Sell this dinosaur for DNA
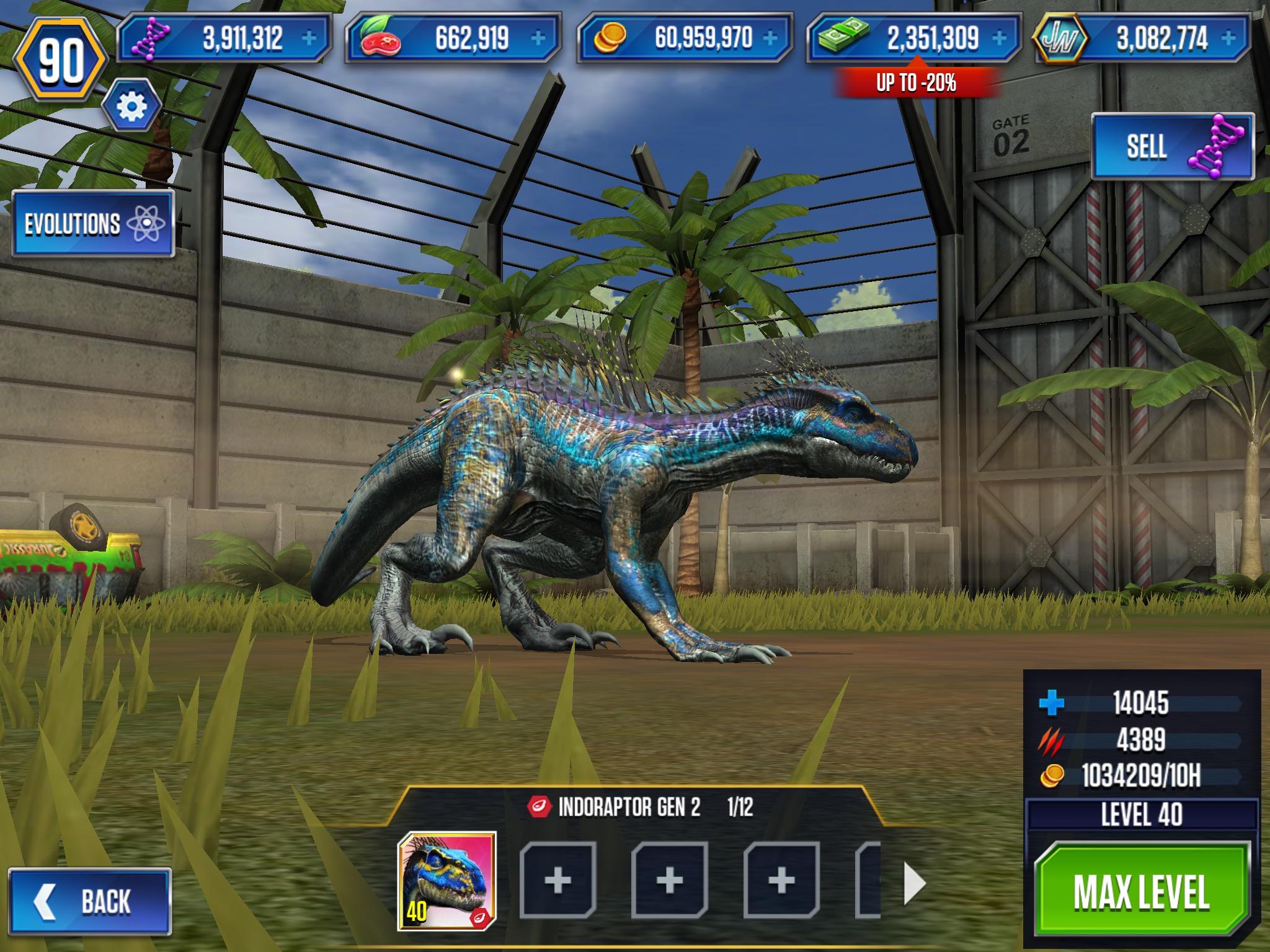1270x952 pixels. (x=1172, y=147)
